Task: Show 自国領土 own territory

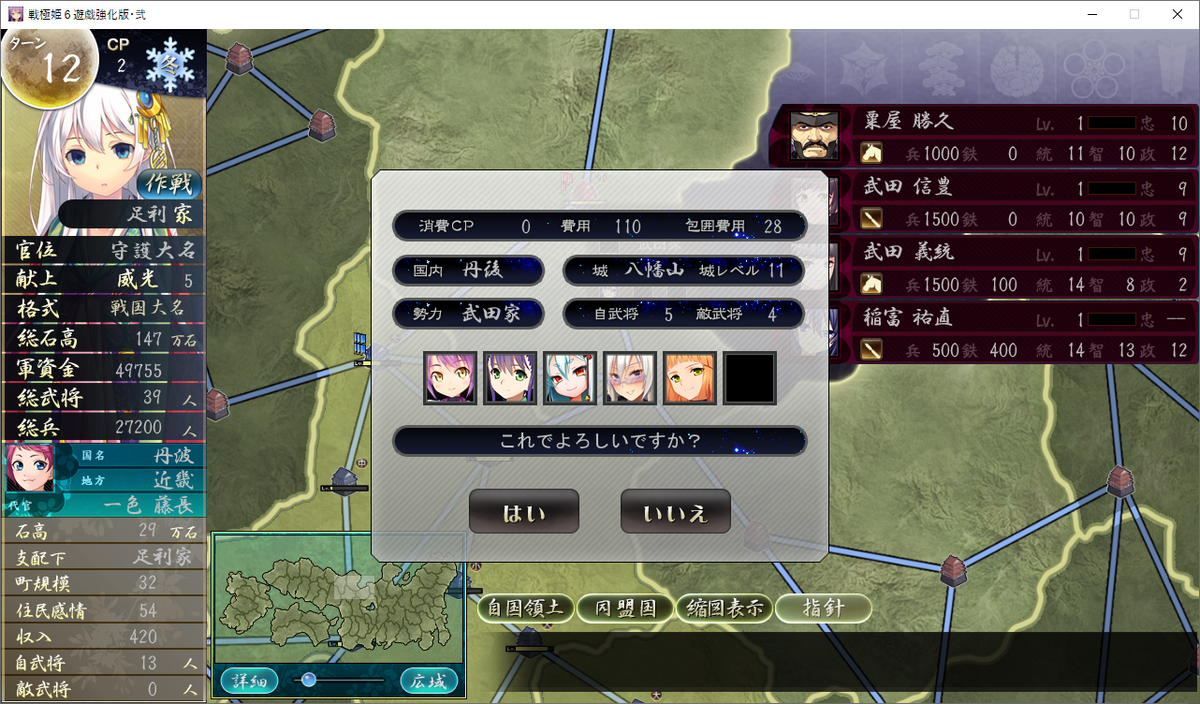Action: (525, 608)
